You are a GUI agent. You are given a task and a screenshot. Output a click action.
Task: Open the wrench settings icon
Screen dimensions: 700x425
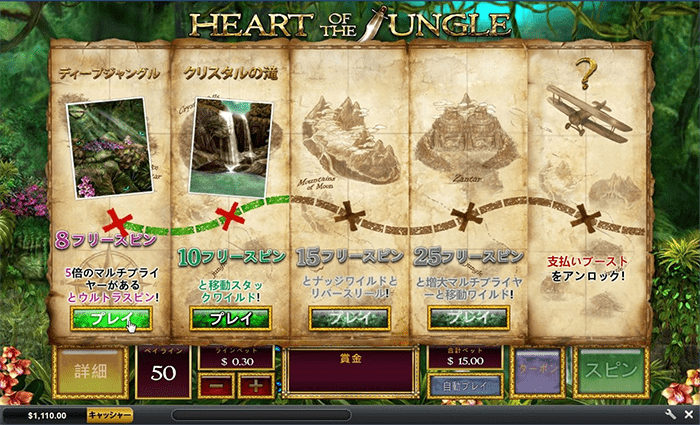(671, 414)
